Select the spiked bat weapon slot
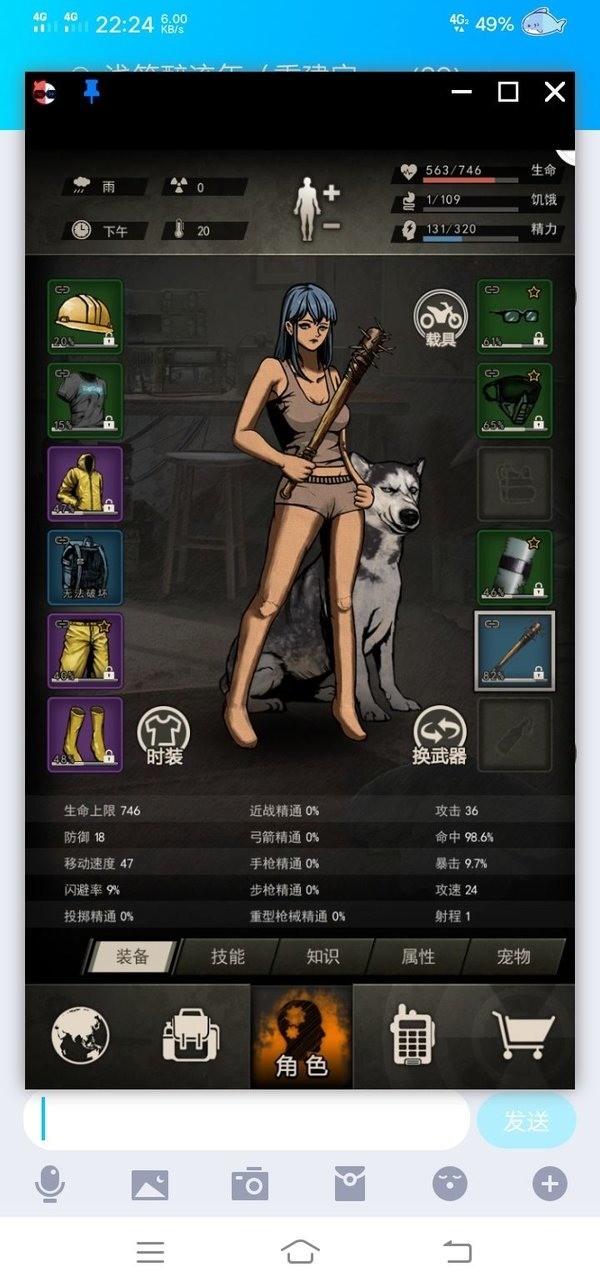Image resolution: width=600 pixels, height=1287 pixels. tap(514, 651)
